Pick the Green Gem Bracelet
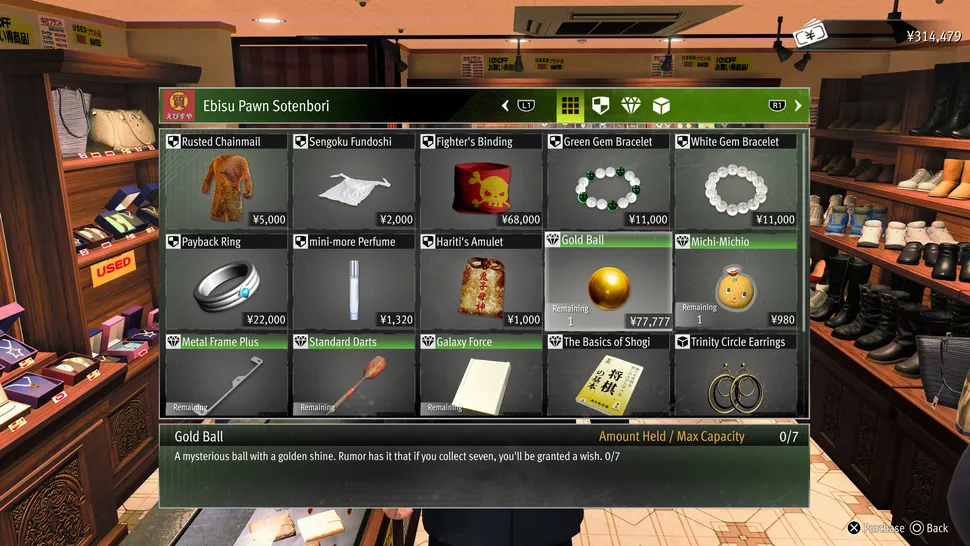970x546 pixels. coord(608,181)
